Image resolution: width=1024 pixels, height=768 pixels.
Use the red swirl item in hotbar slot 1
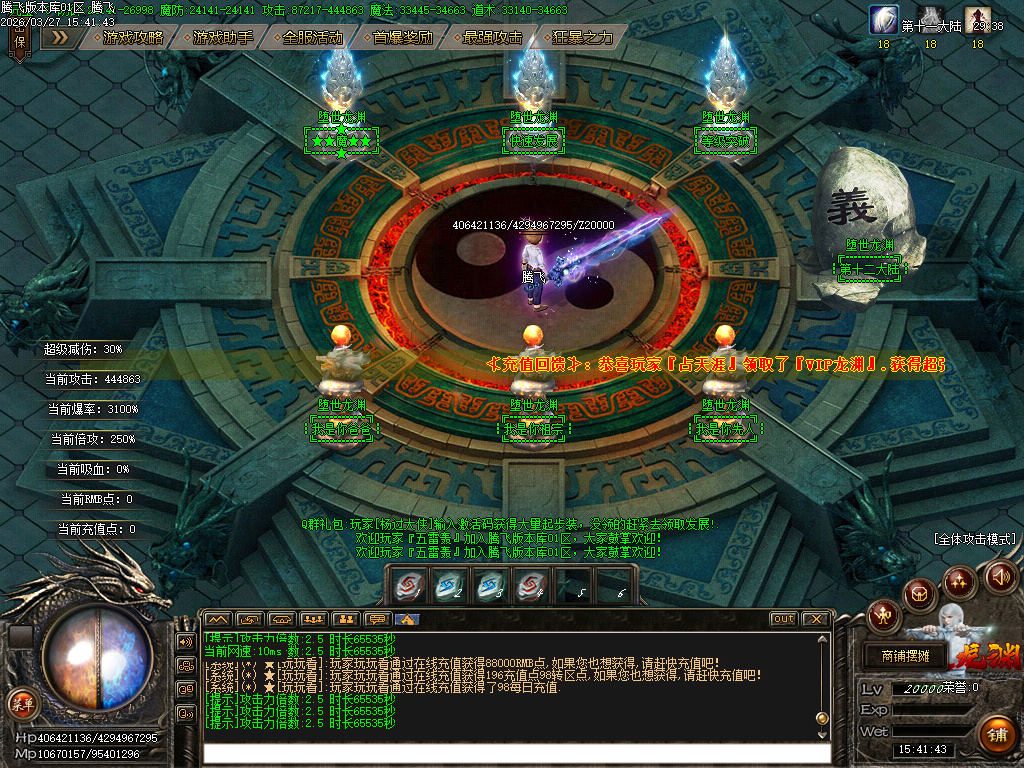click(x=407, y=587)
